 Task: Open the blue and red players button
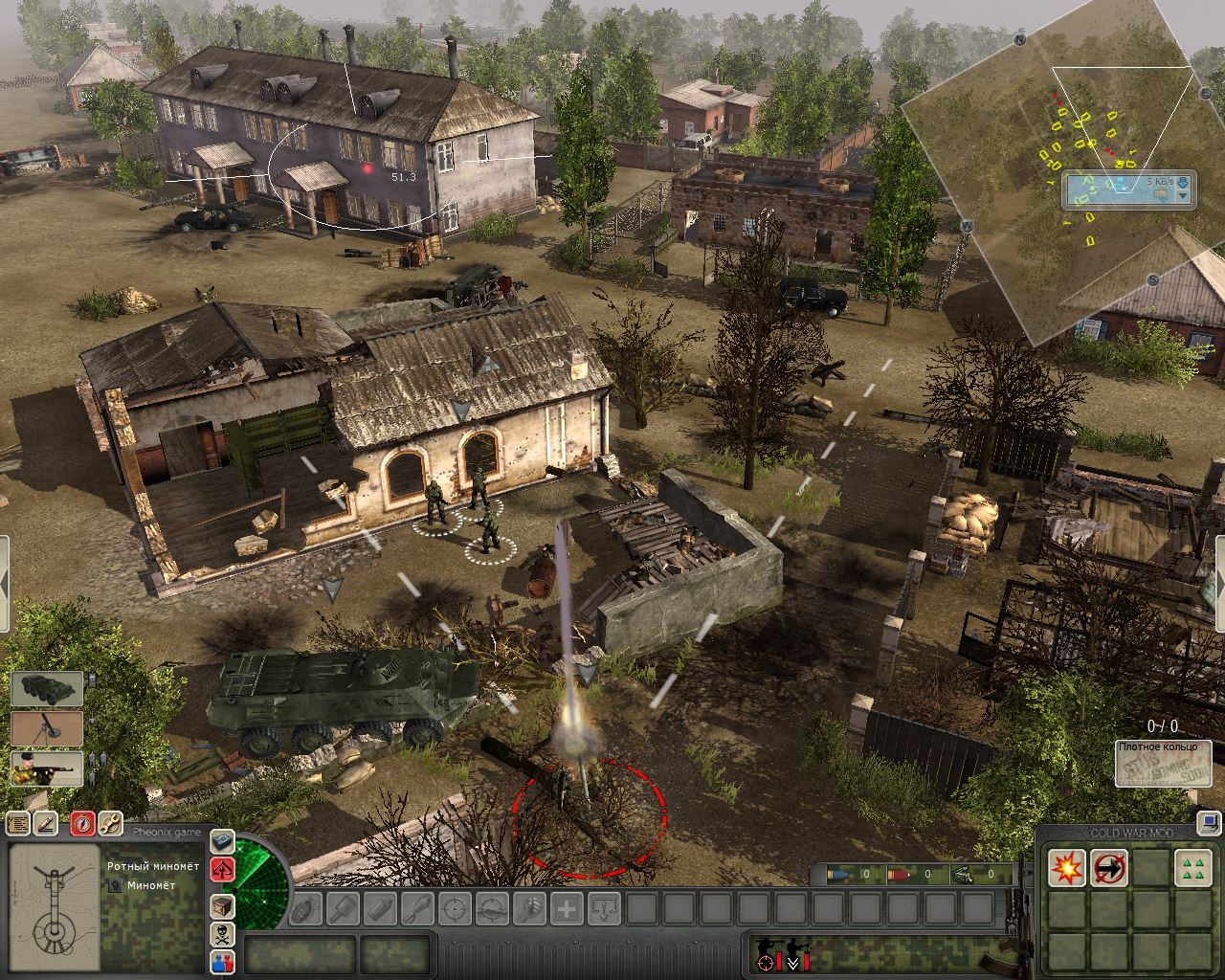click(x=222, y=962)
